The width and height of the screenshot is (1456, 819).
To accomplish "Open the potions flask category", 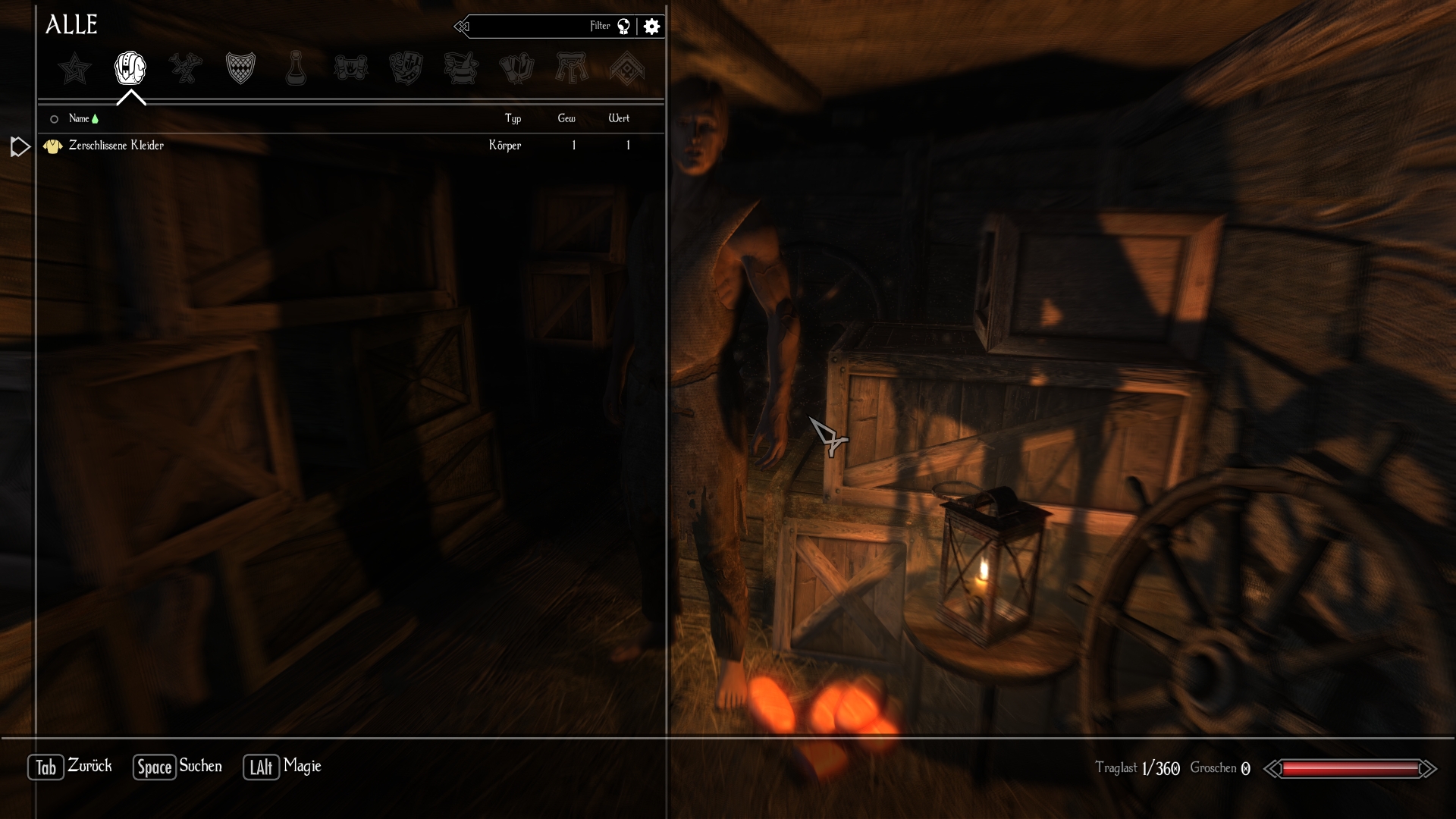I will pos(296,68).
